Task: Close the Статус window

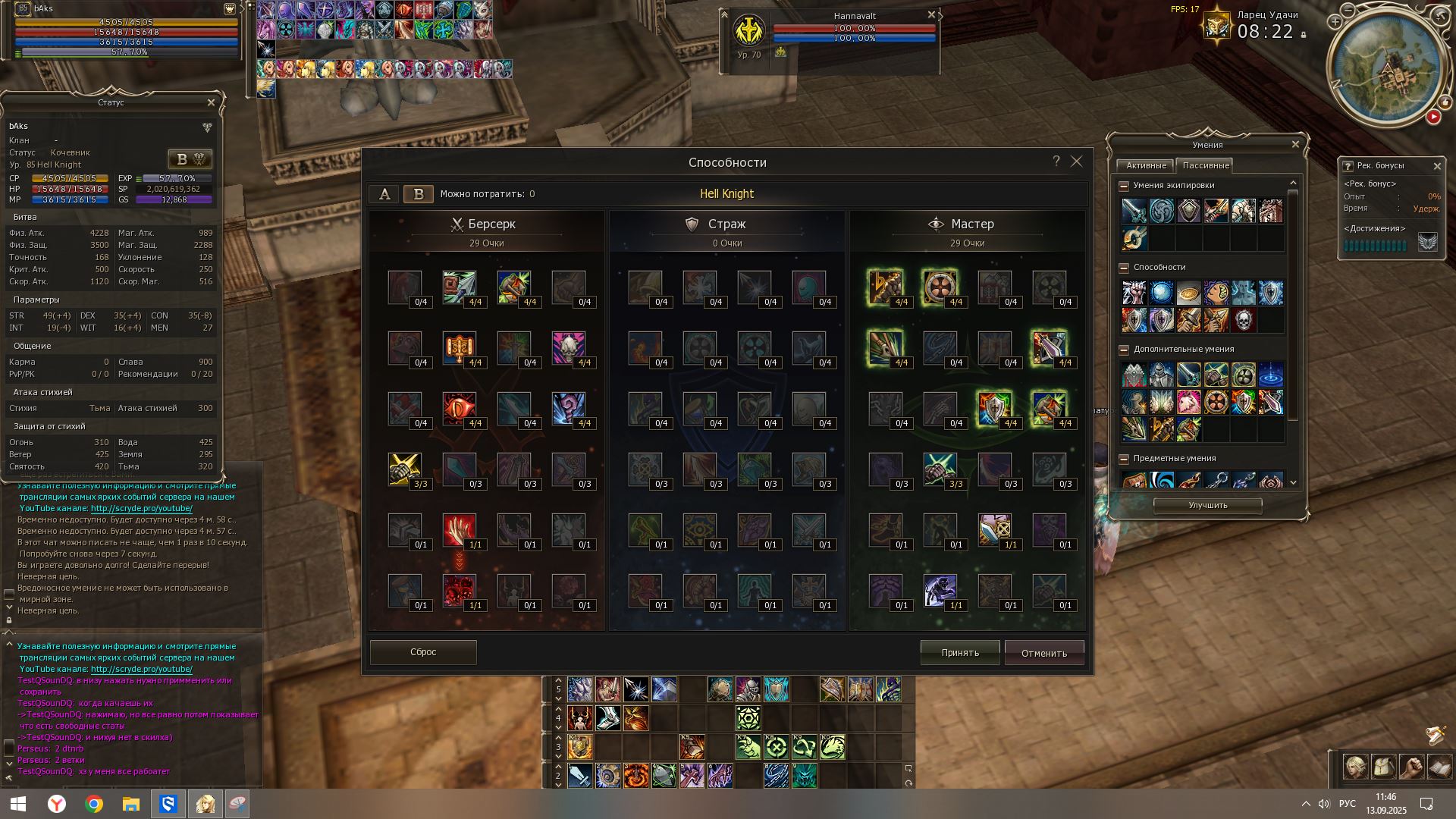Action: [x=211, y=102]
